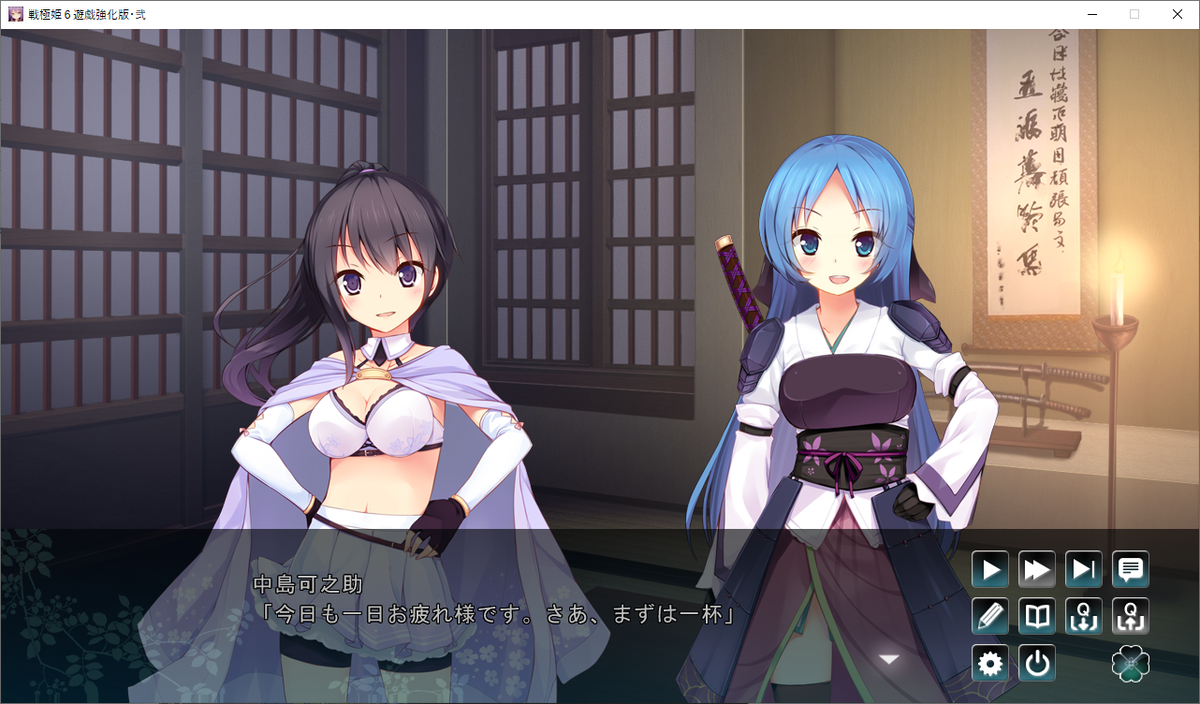Close the game window
The height and width of the screenshot is (704, 1200).
[1177, 14]
